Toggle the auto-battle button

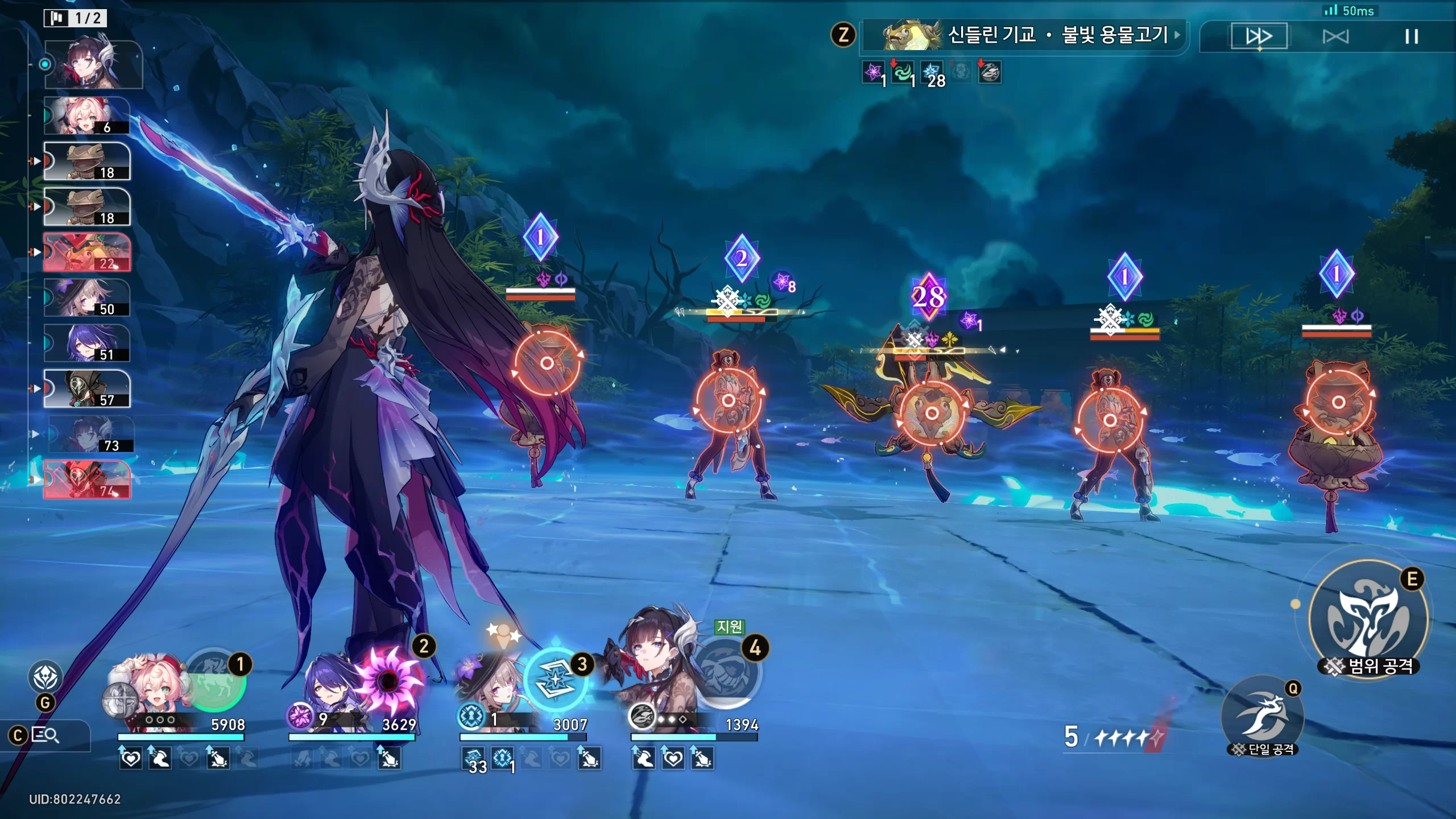(1335, 36)
